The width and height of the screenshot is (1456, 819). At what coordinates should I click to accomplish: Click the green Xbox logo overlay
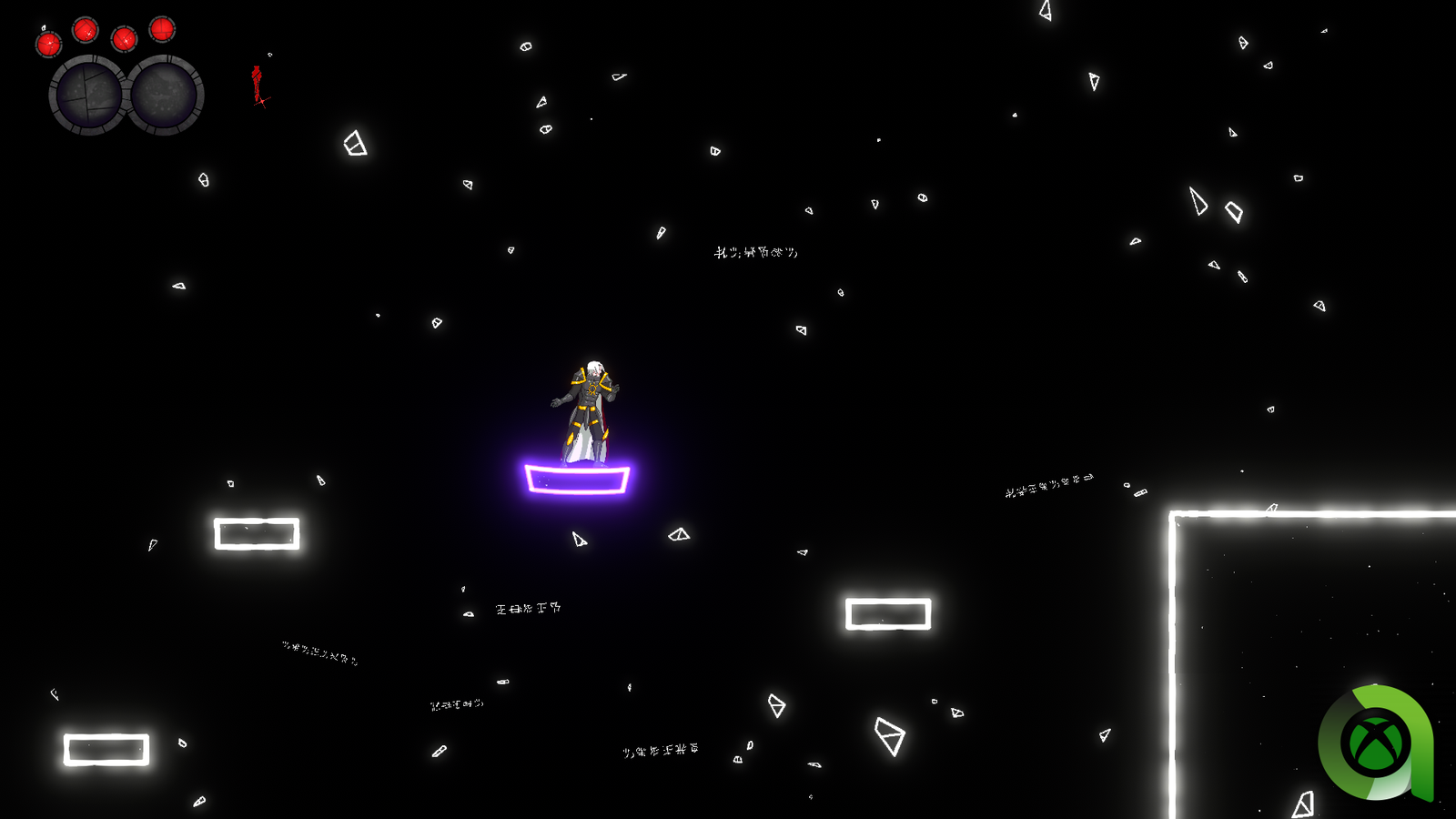pyautogui.click(x=1375, y=743)
